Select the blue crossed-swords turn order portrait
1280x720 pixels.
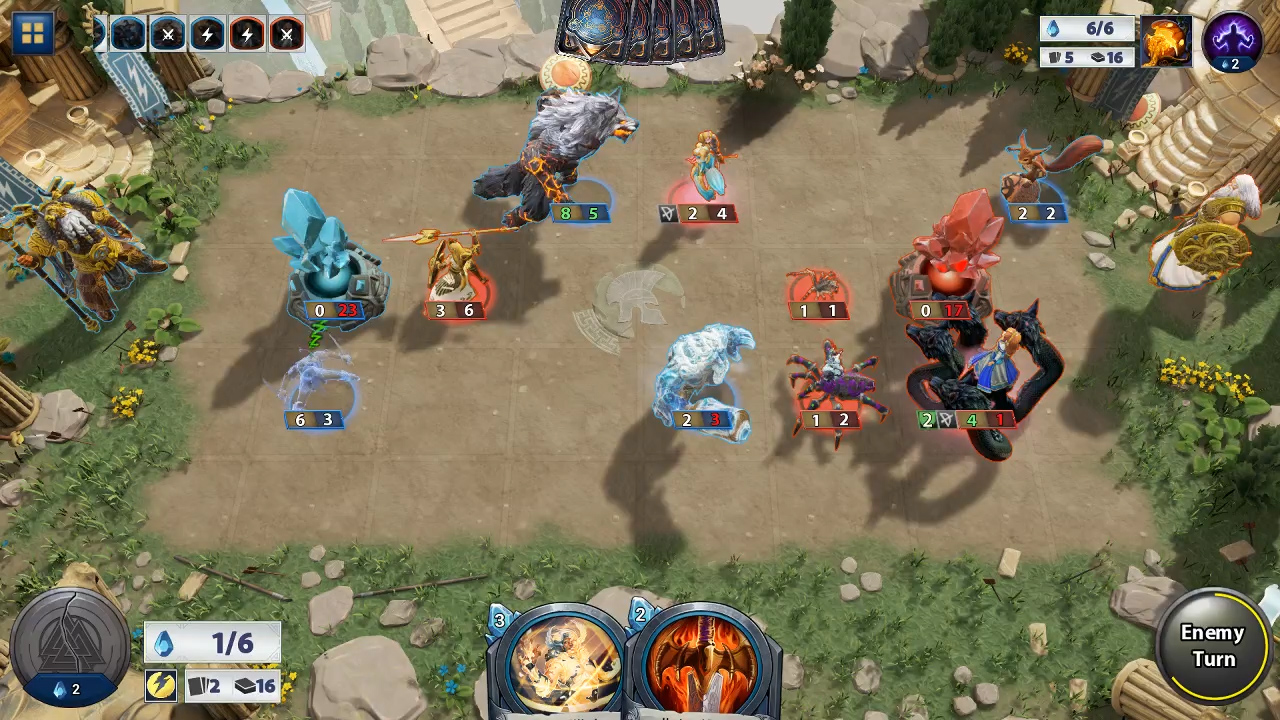tap(167, 34)
